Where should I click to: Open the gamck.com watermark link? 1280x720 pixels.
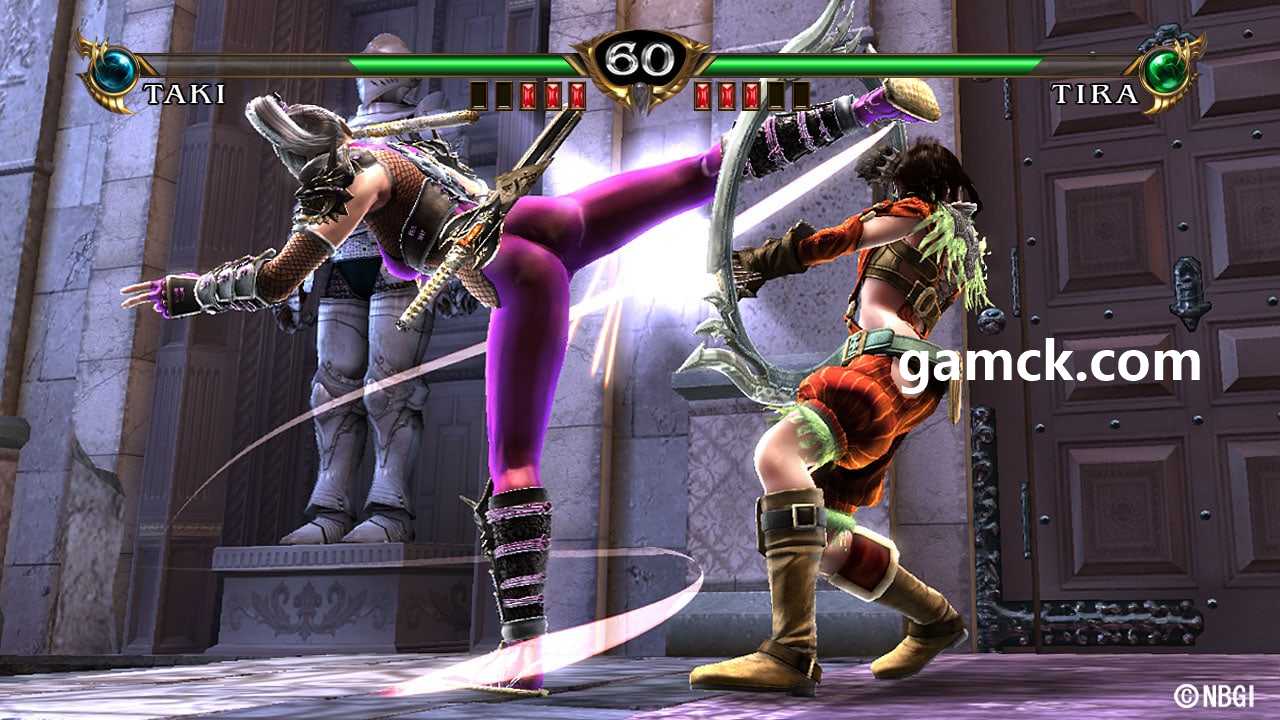click(x=1048, y=362)
